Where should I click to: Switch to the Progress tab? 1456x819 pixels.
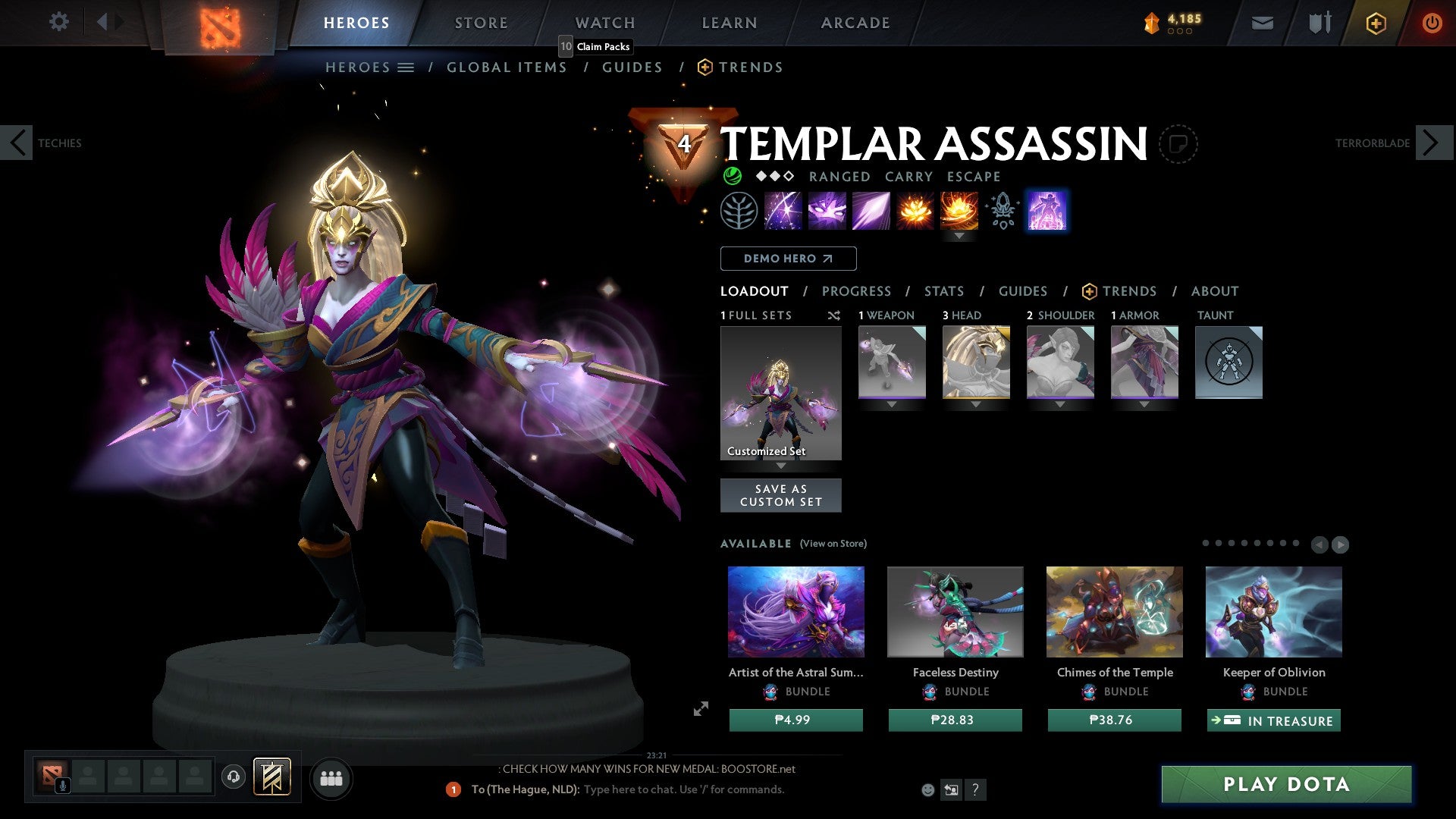(857, 291)
